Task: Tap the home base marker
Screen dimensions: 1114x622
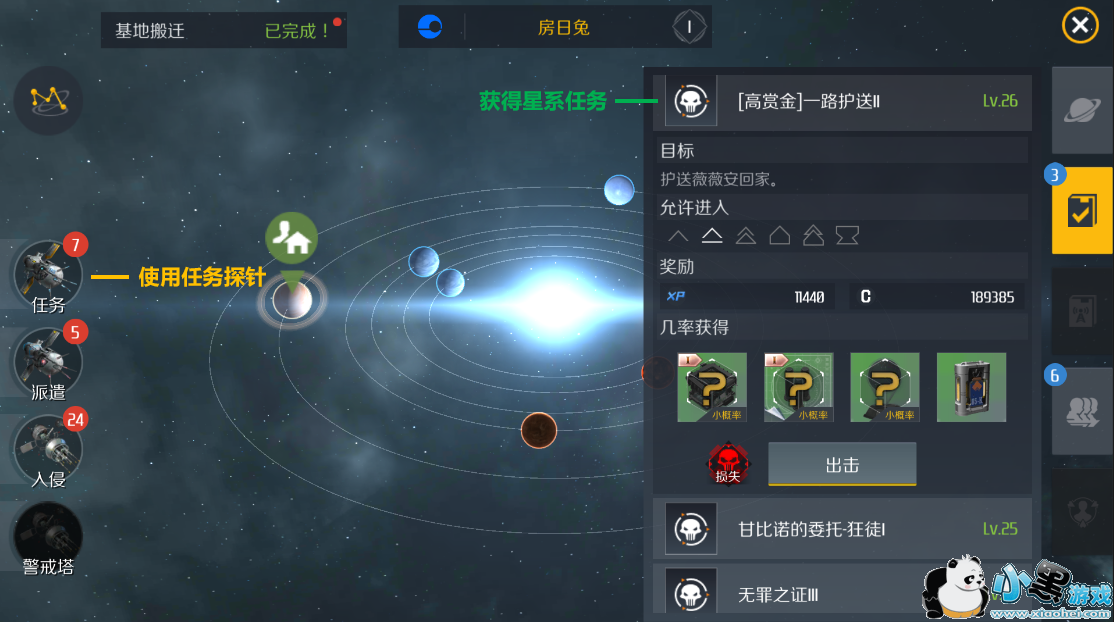Action: pyautogui.click(x=292, y=238)
